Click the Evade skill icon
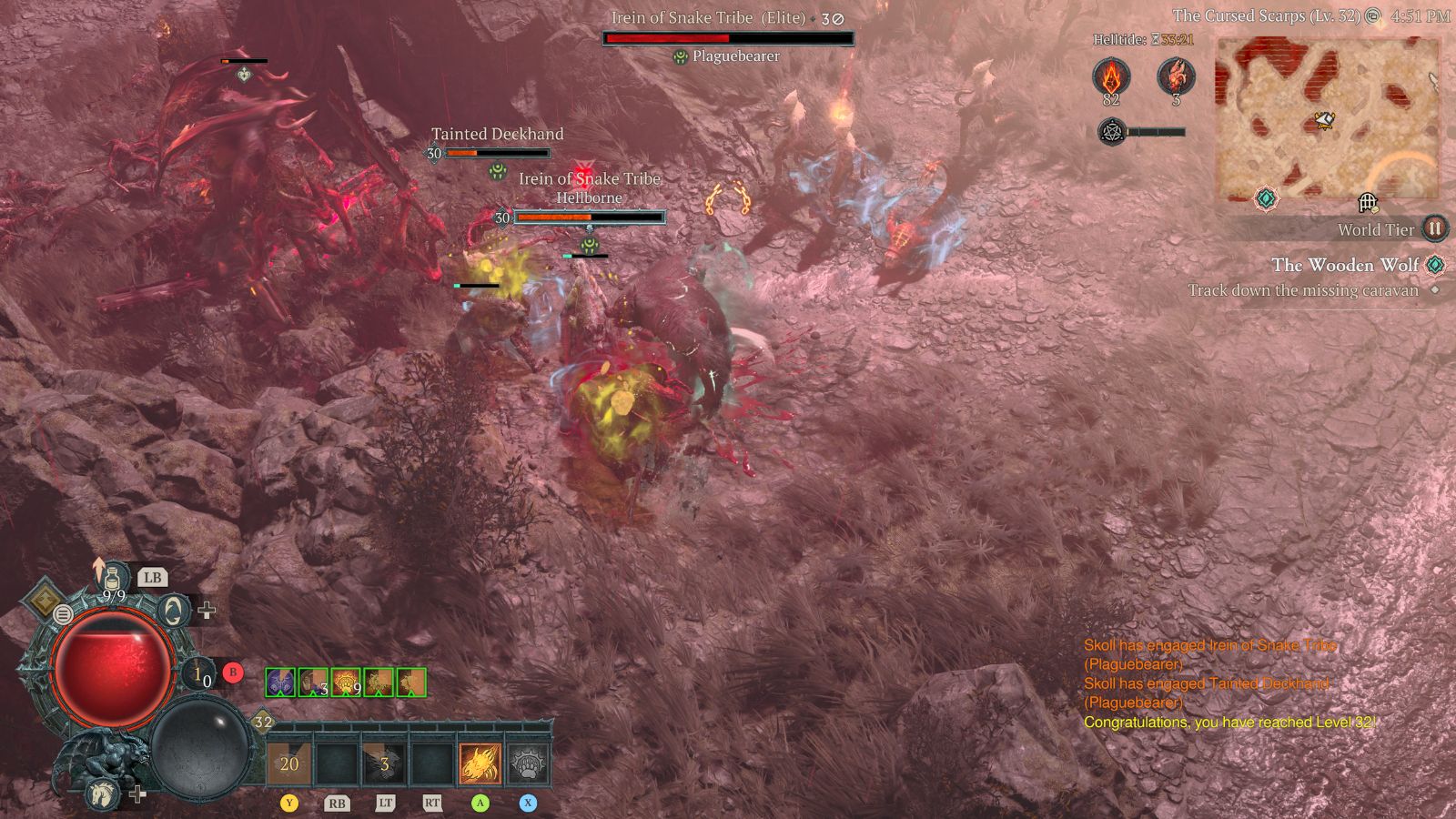1456x819 pixels. coord(172,609)
